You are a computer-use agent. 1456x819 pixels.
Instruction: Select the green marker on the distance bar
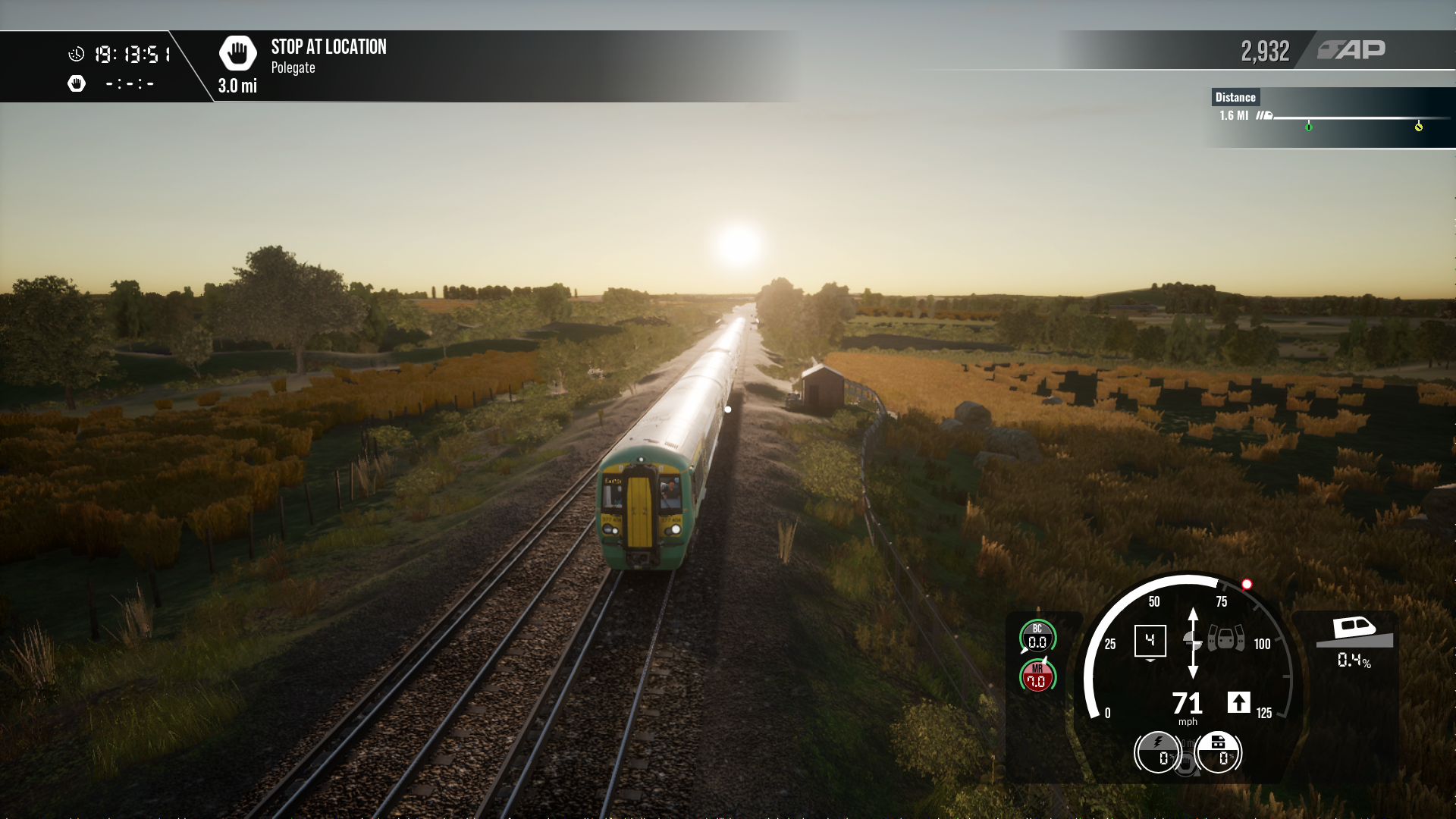pos(1309,127)
